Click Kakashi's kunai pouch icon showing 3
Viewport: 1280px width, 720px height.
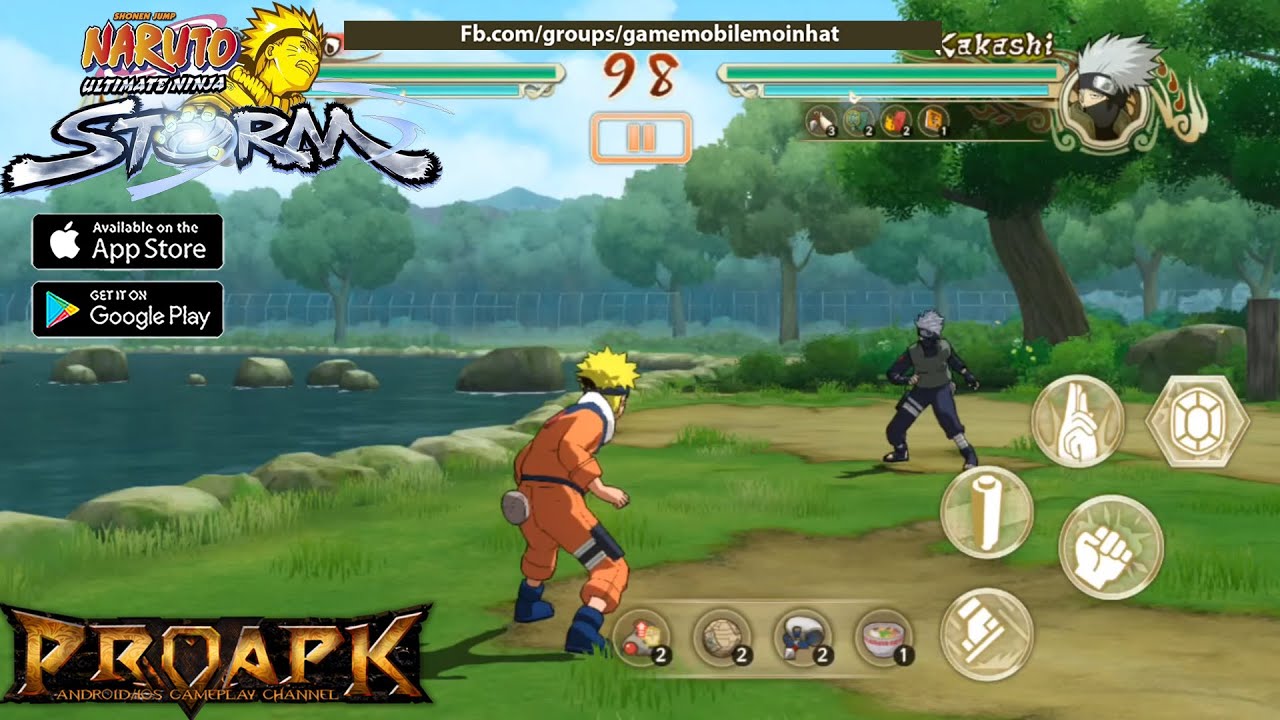click(822, 123)
